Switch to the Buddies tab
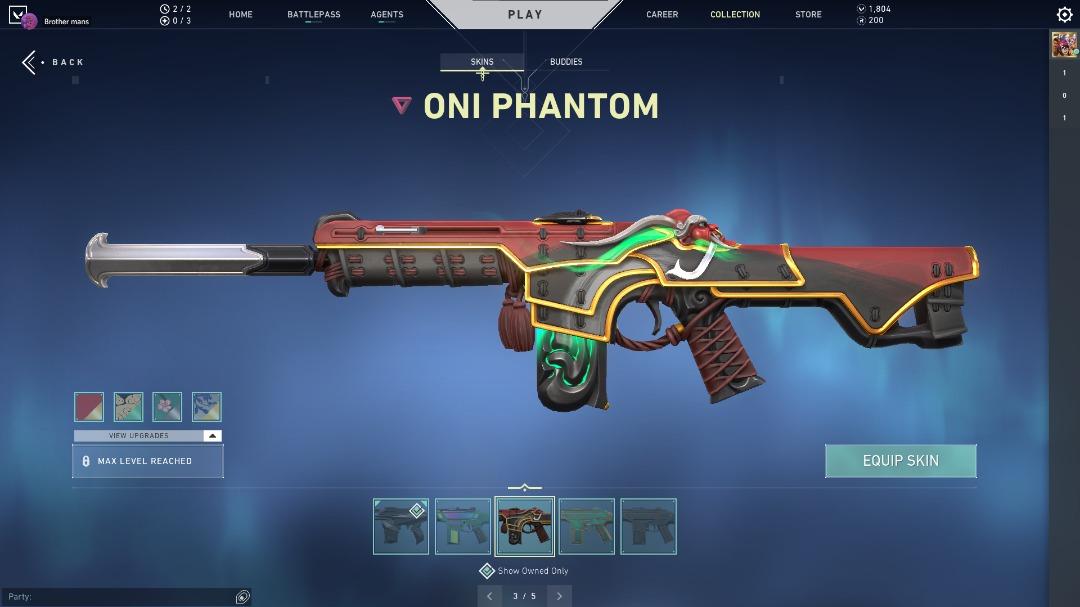This screenshot has width=1080, height=607. click(x=566, y=62)
